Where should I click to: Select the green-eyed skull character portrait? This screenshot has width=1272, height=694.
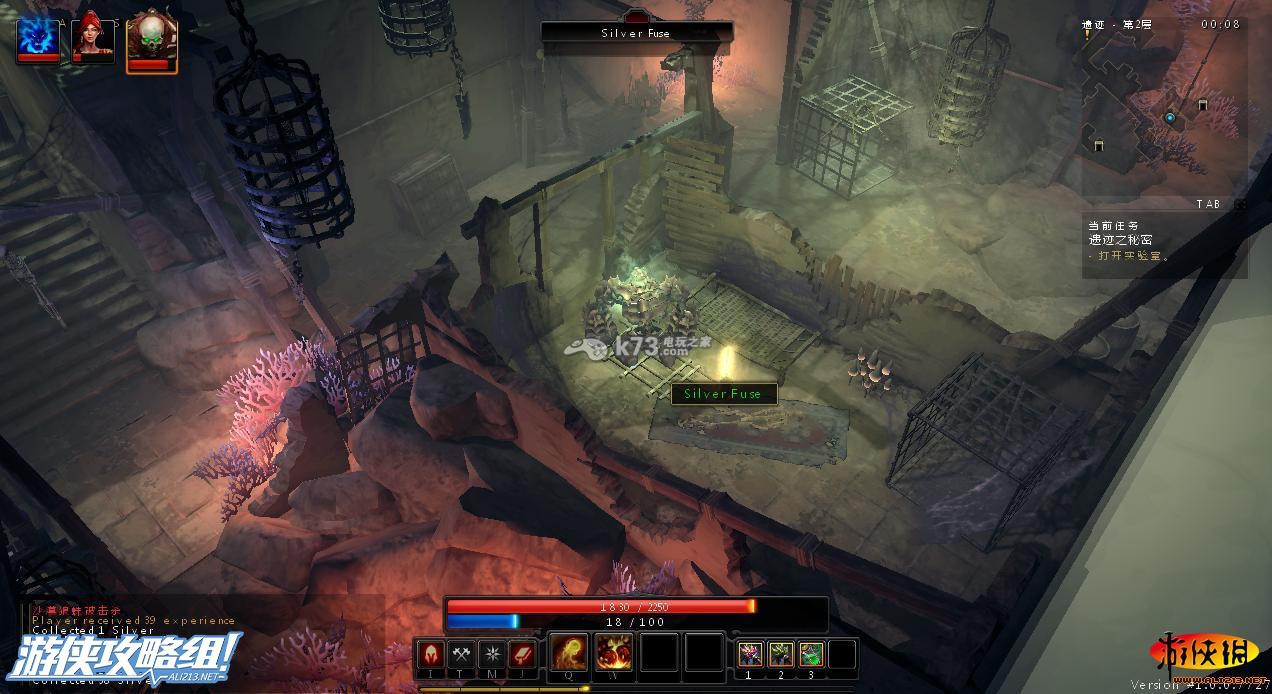[152, 40]
